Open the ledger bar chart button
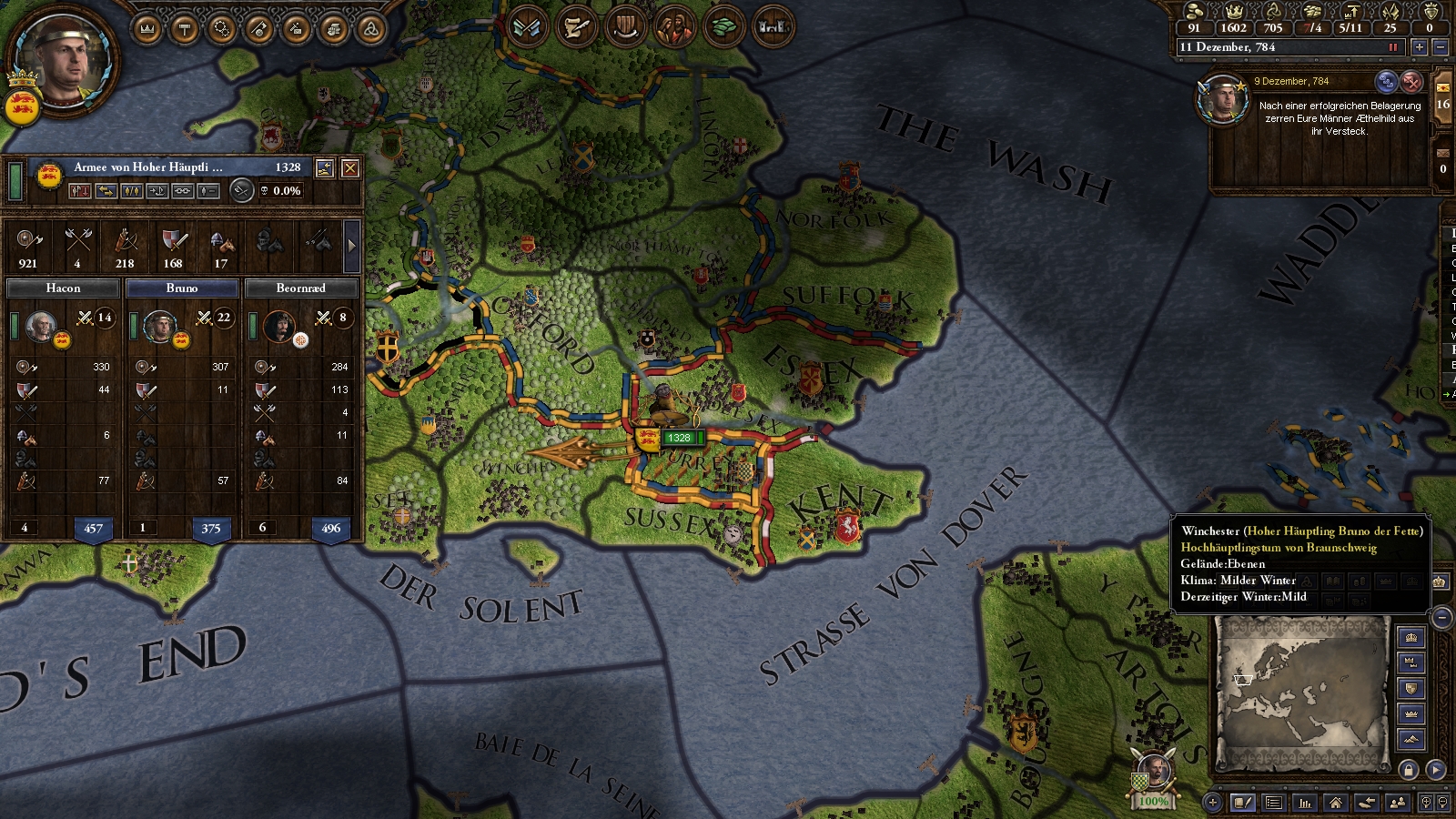The image size is (1456, 819). 1305,803
